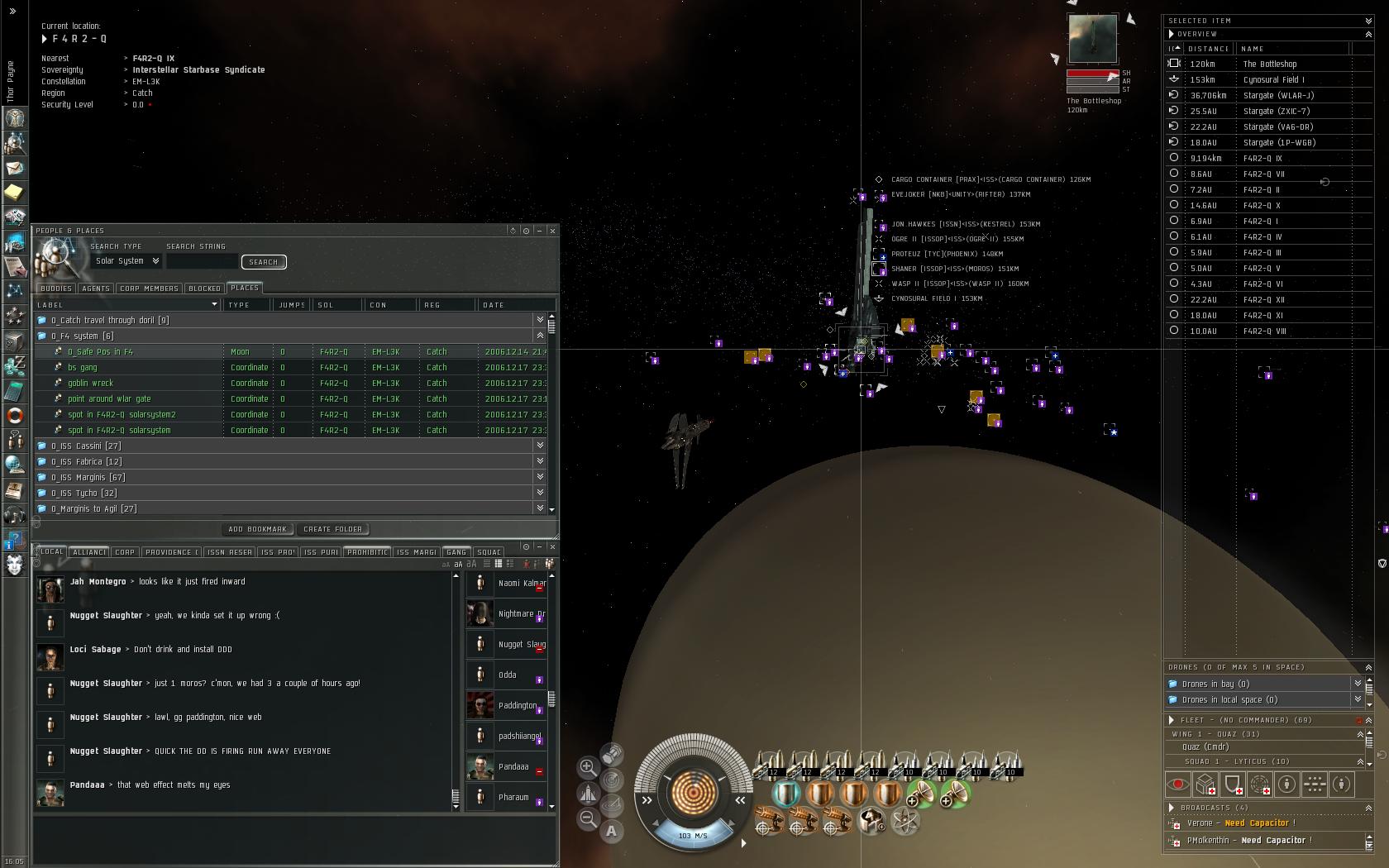
Task: Click the autopilot A button
Action: coord(611,831)
